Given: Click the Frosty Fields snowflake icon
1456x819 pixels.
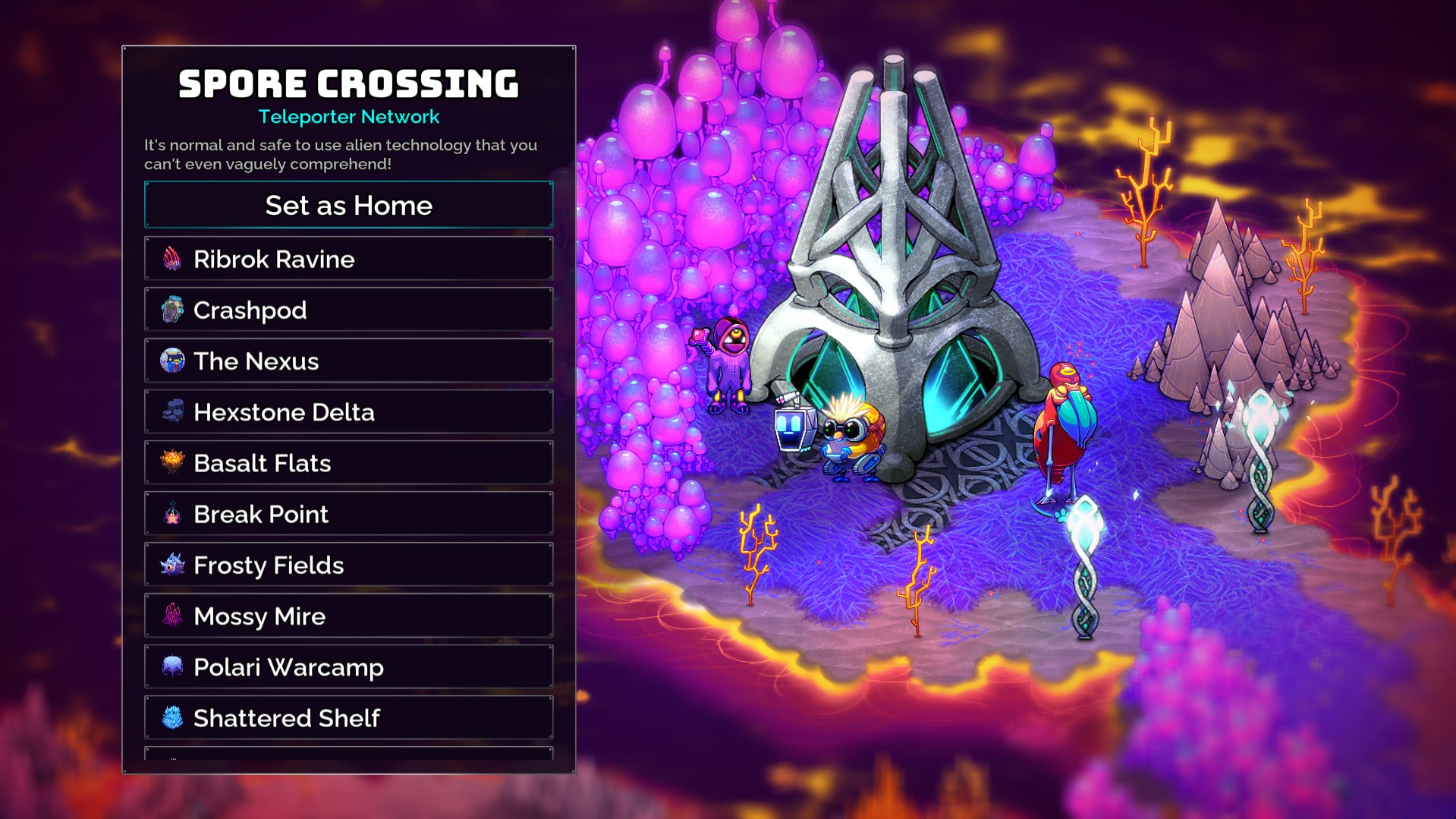Looking at the screenshot, I should point(173,565).
